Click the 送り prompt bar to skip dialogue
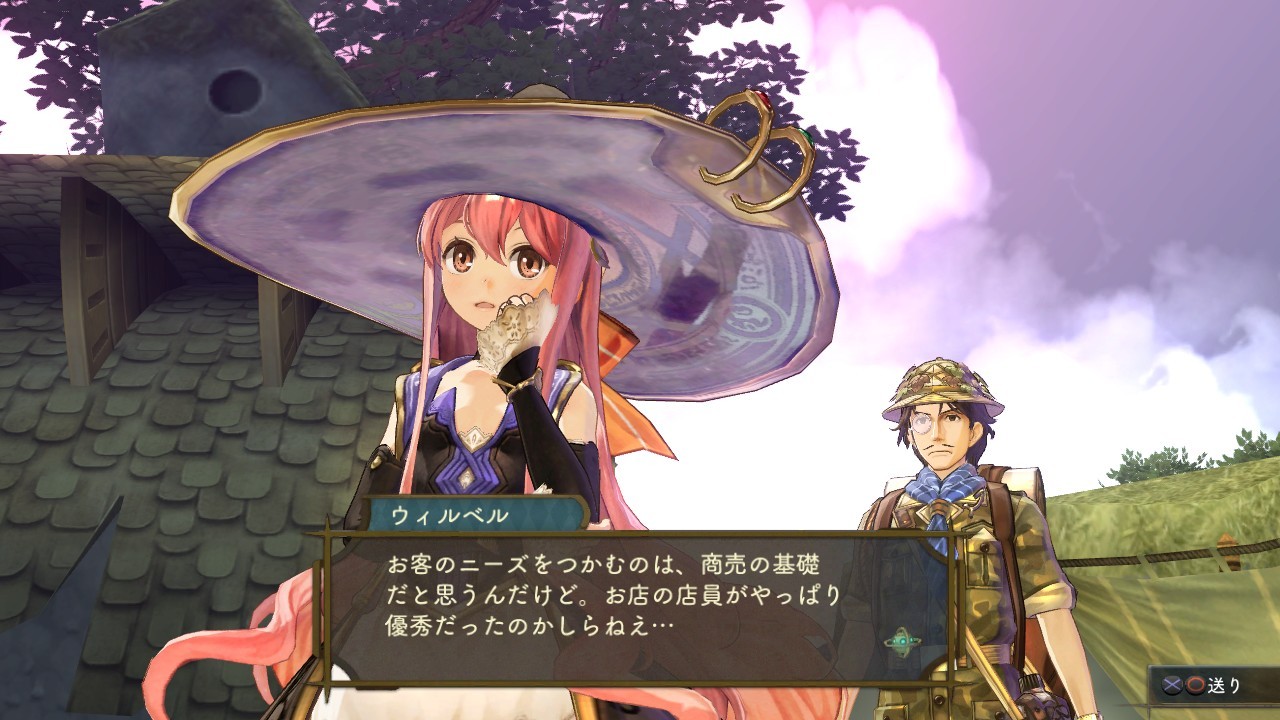 coord(1215,685)
